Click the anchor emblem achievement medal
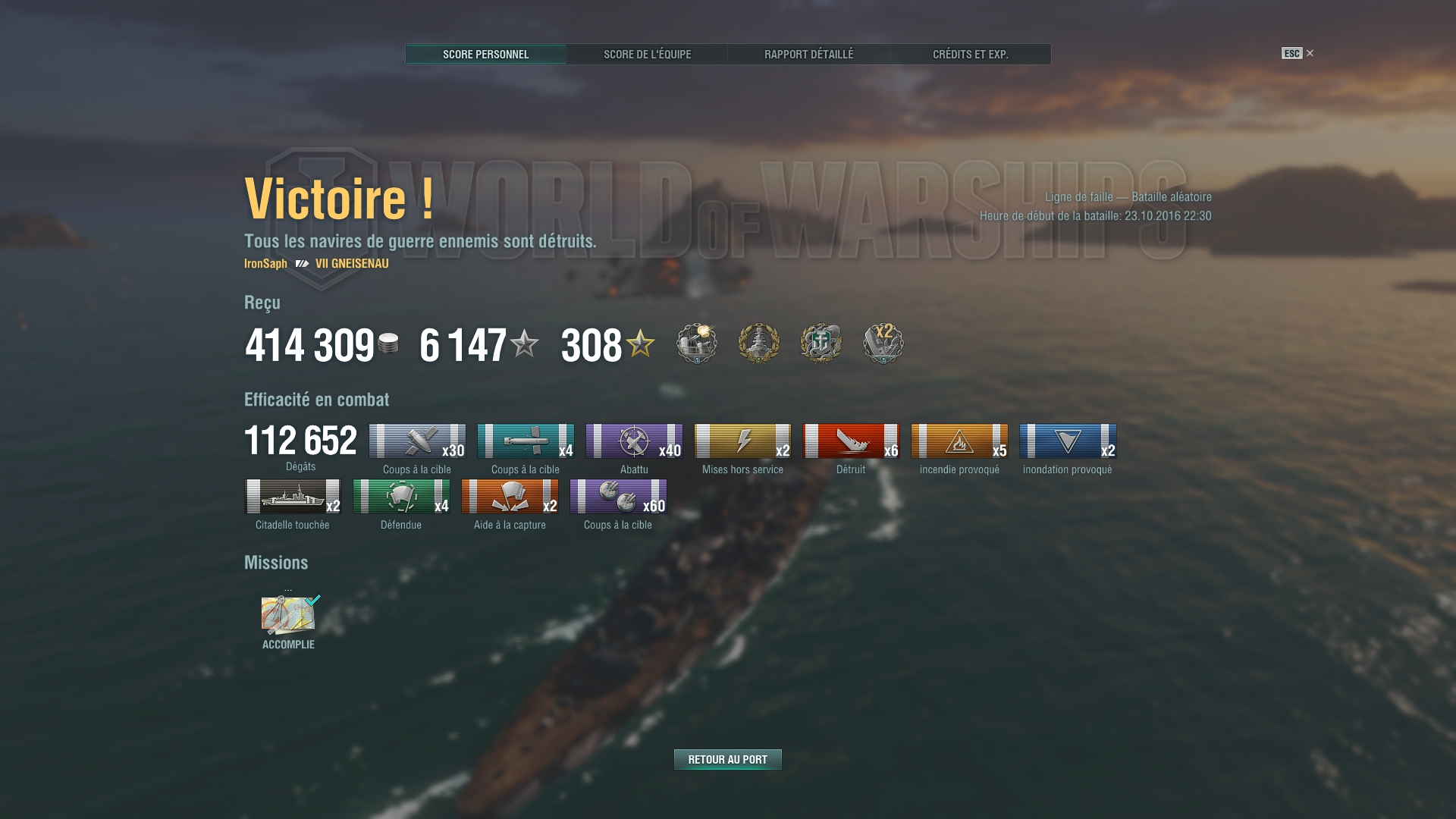The width and height of the screenshot is (1456, 819). [821, 344]
